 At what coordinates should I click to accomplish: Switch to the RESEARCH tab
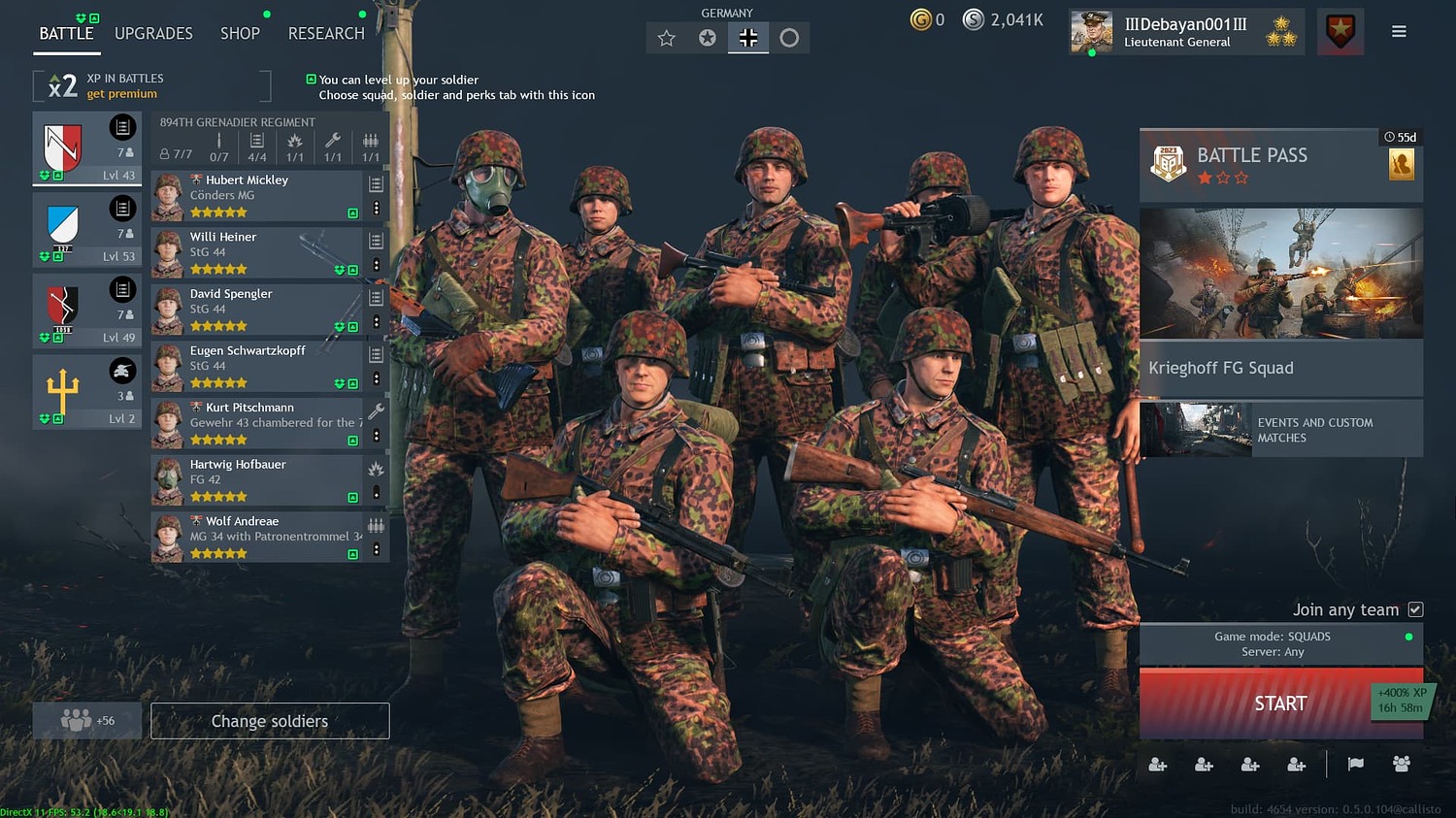(325, 33)
